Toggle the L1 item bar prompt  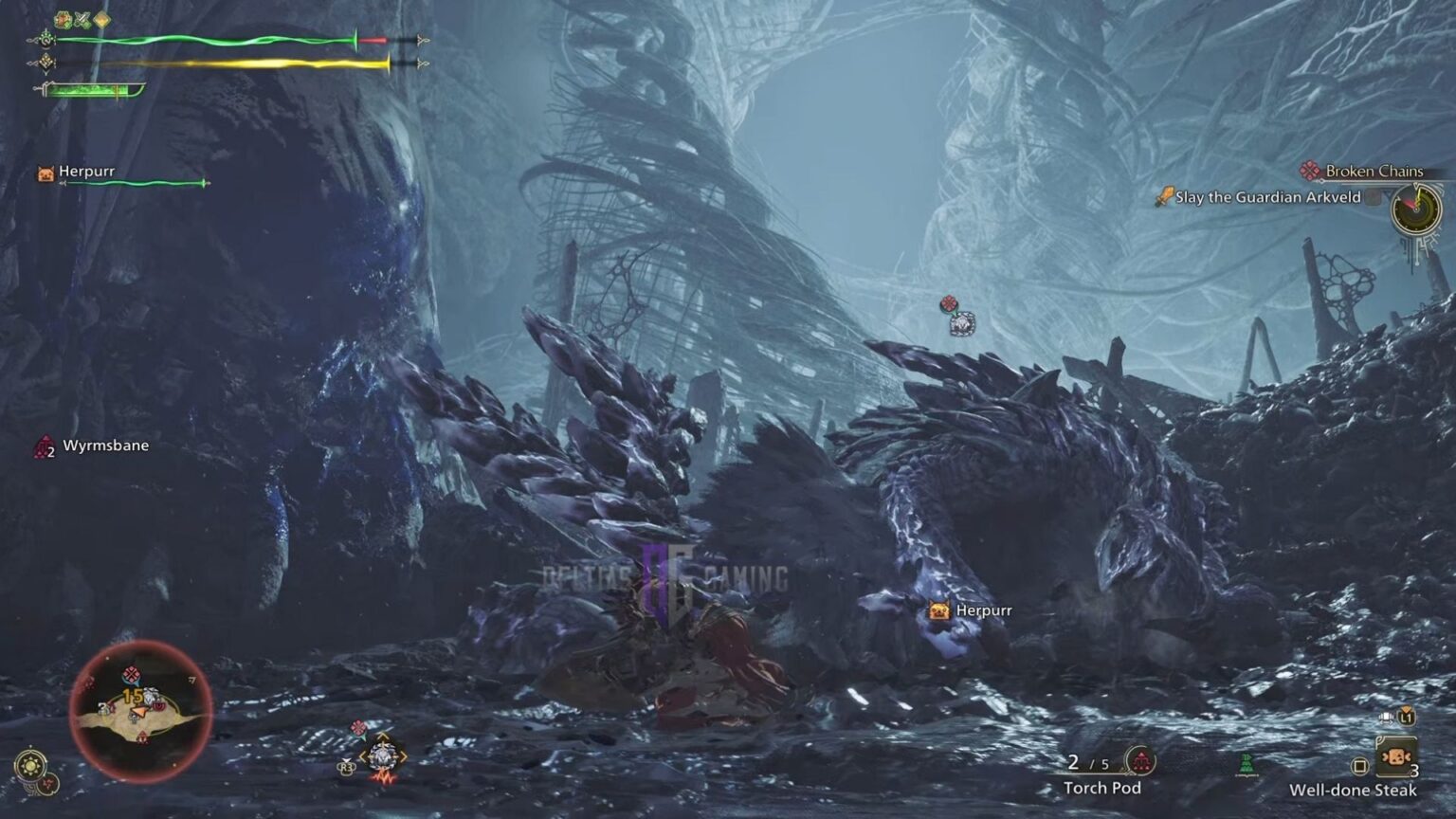1406,717
